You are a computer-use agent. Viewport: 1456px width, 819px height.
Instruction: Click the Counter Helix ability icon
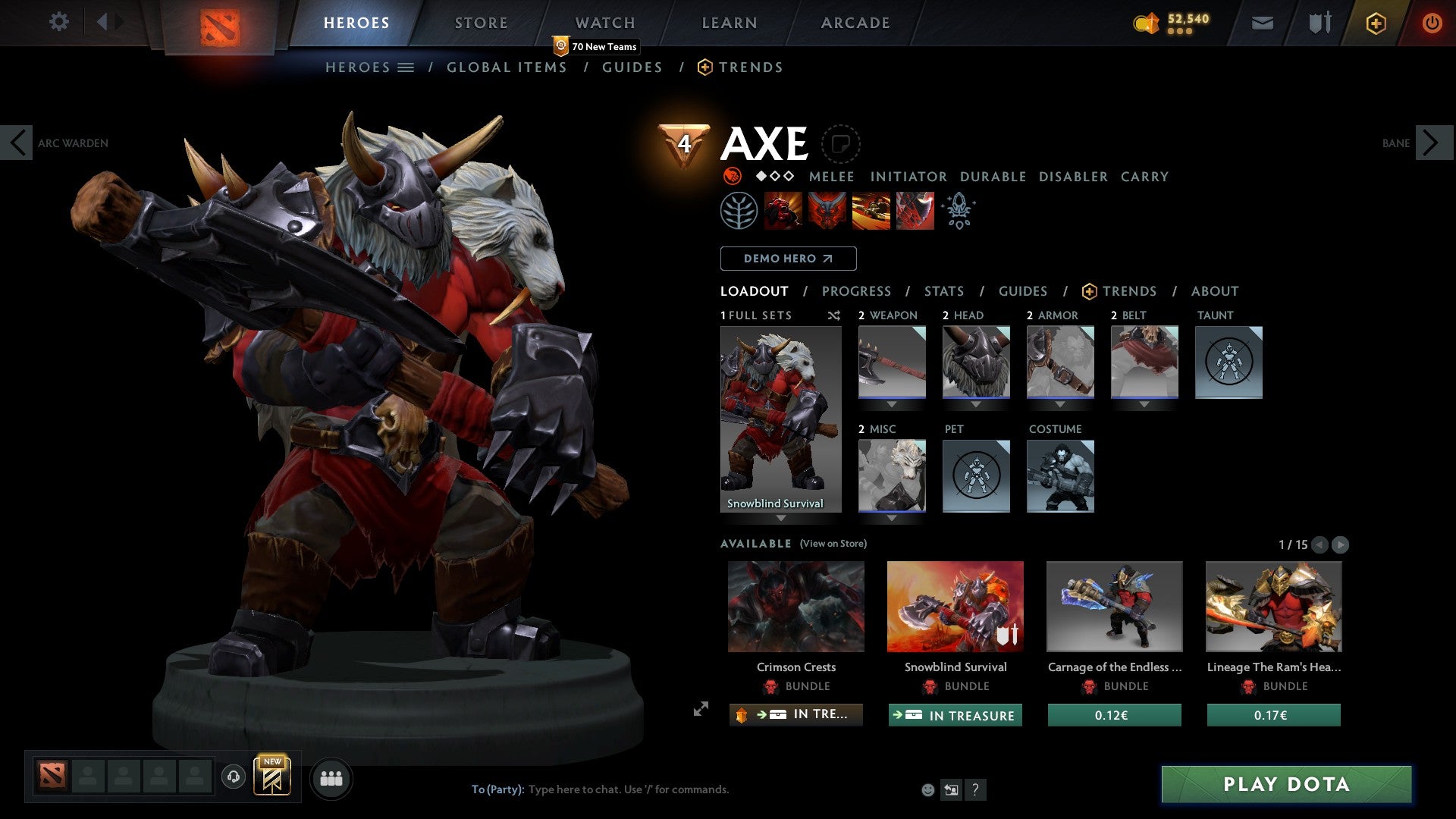(871, 210)
